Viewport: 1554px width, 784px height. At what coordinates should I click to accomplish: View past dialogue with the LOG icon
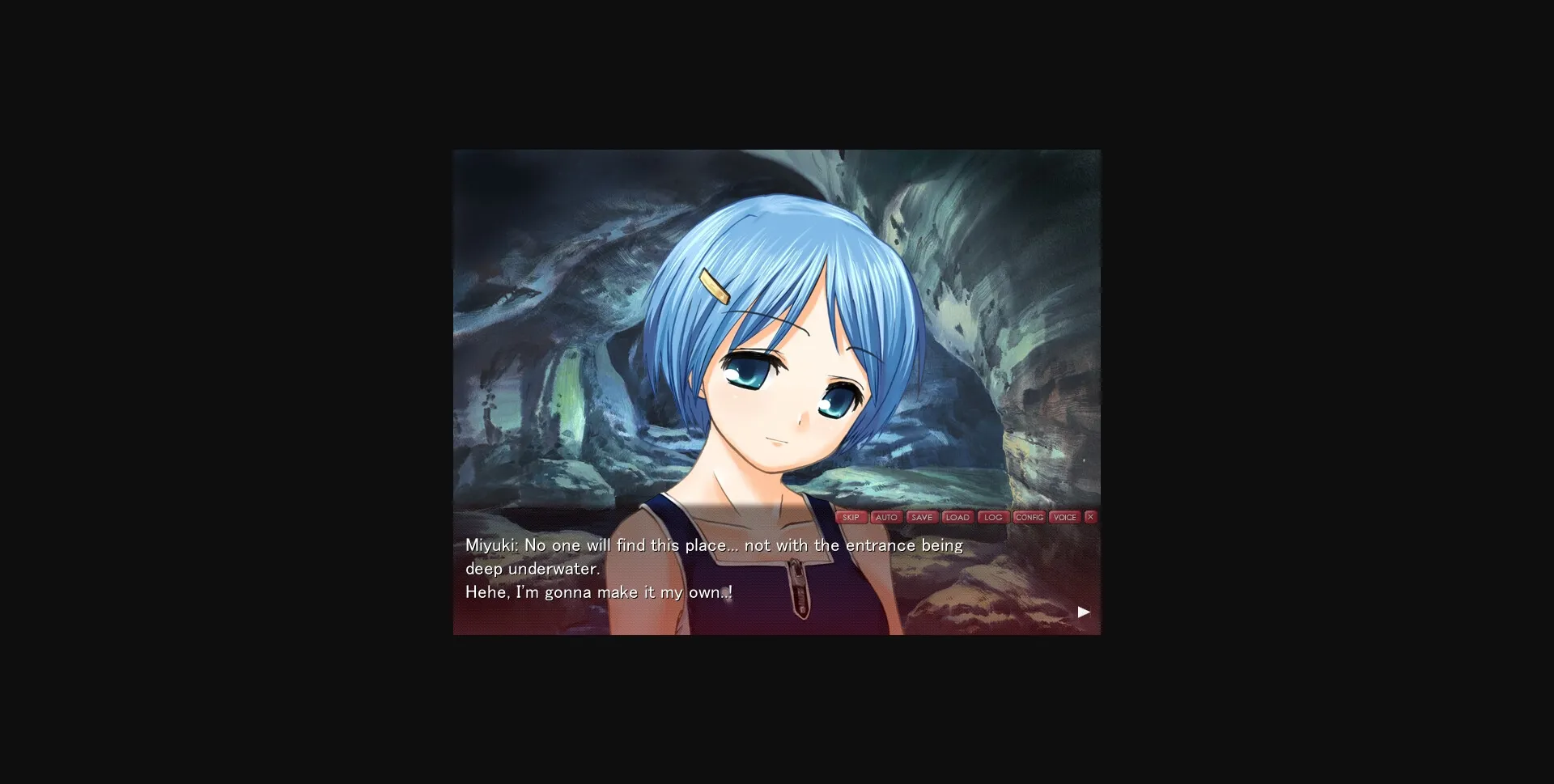(x=993, y=517)
